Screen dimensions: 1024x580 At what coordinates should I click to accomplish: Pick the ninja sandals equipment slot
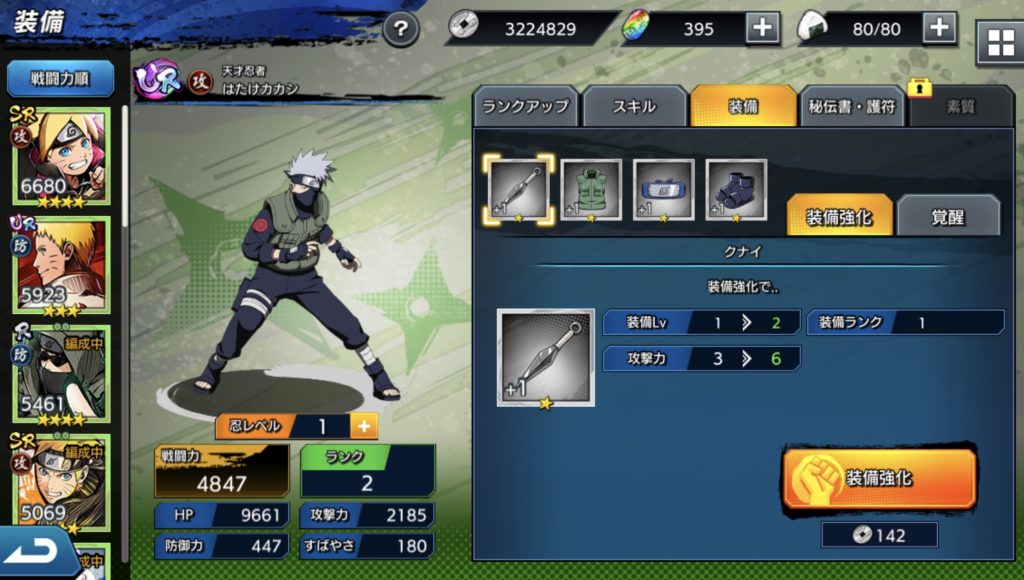(736, 190)
